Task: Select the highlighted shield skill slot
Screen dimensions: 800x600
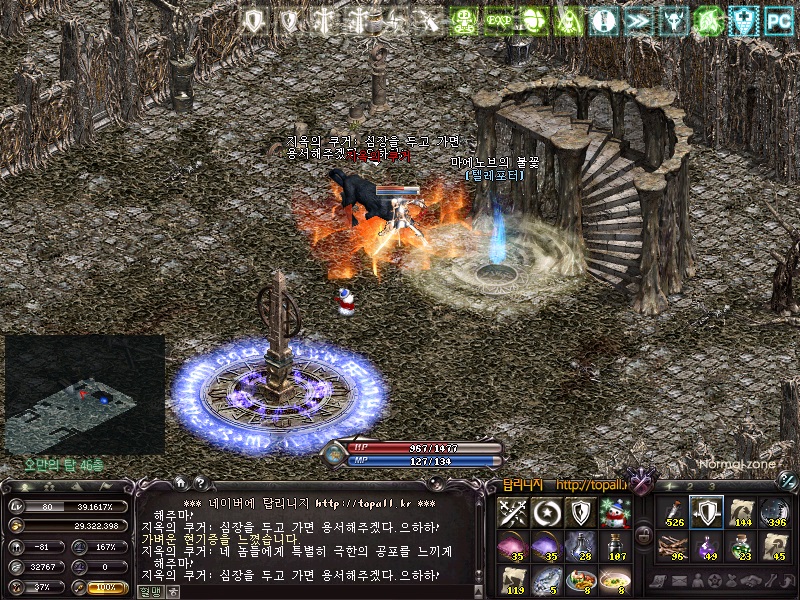Action: (x=707, y=513)
